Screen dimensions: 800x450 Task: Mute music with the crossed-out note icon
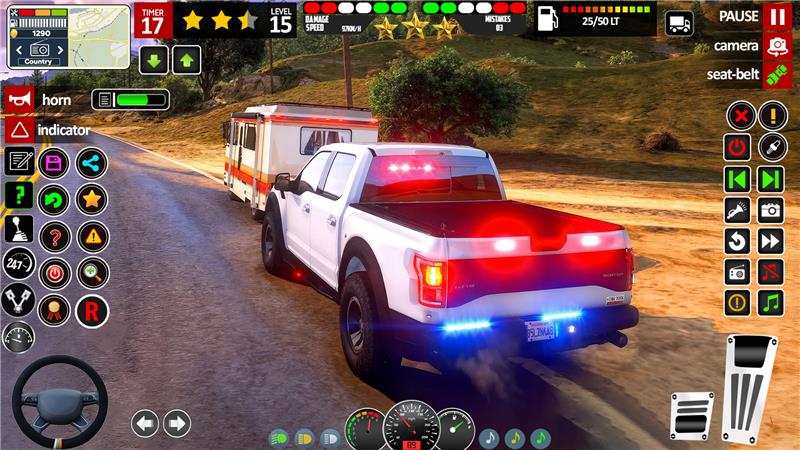770,272
